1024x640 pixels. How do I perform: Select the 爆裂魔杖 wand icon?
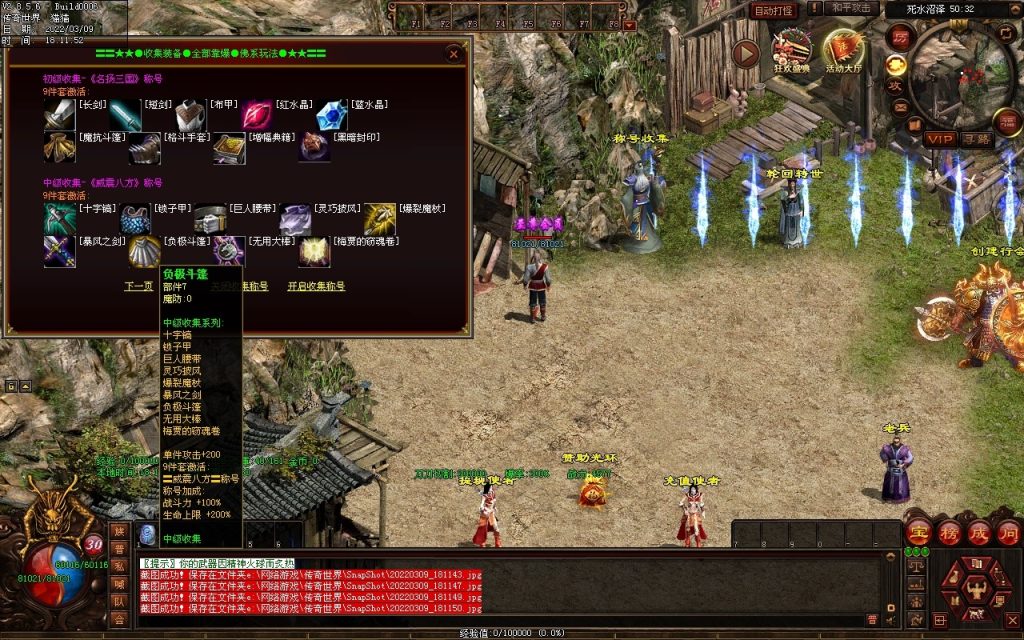pyautogui.click(x=380, y=218)
